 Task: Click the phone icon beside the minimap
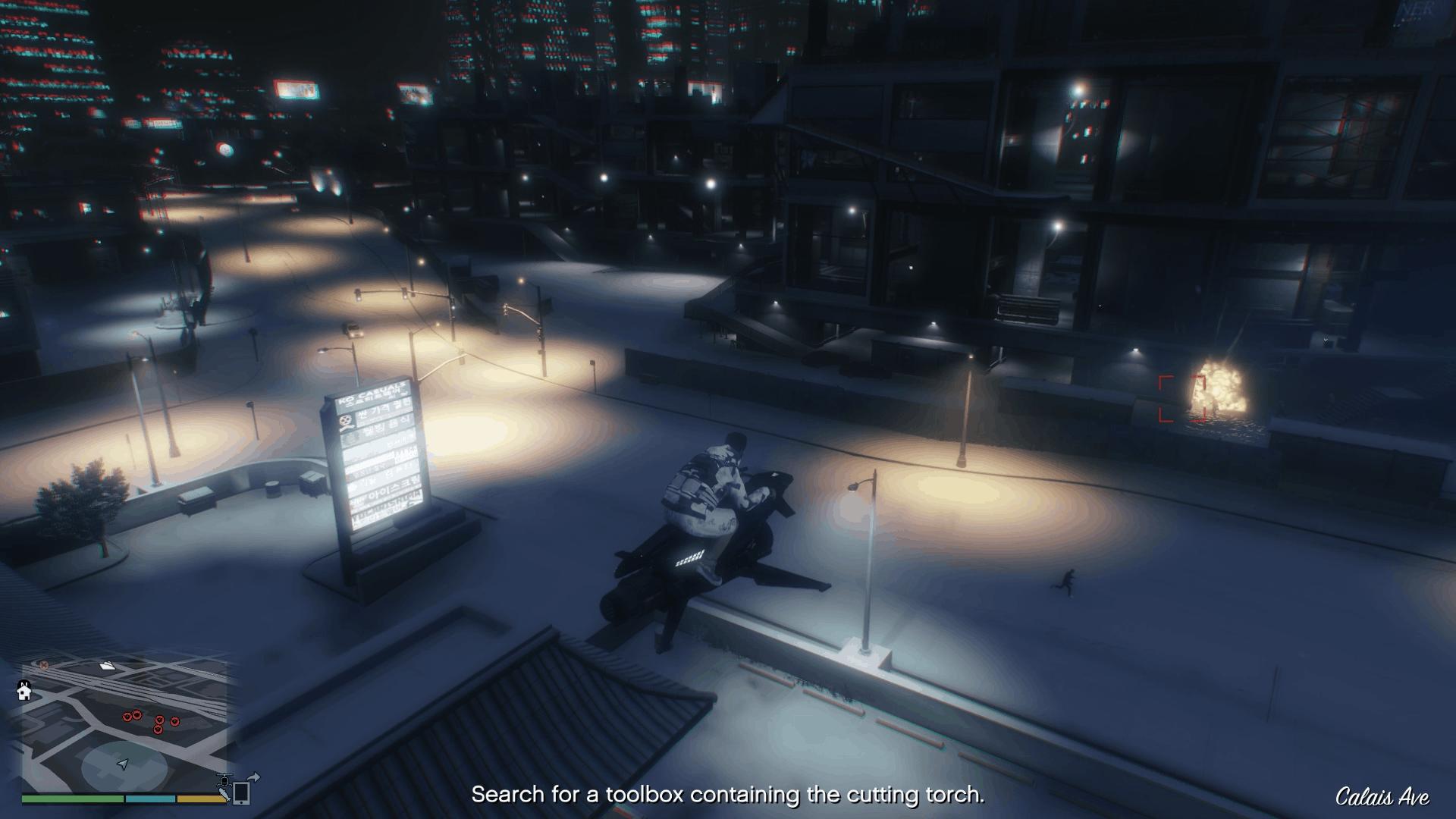point(242,792)
